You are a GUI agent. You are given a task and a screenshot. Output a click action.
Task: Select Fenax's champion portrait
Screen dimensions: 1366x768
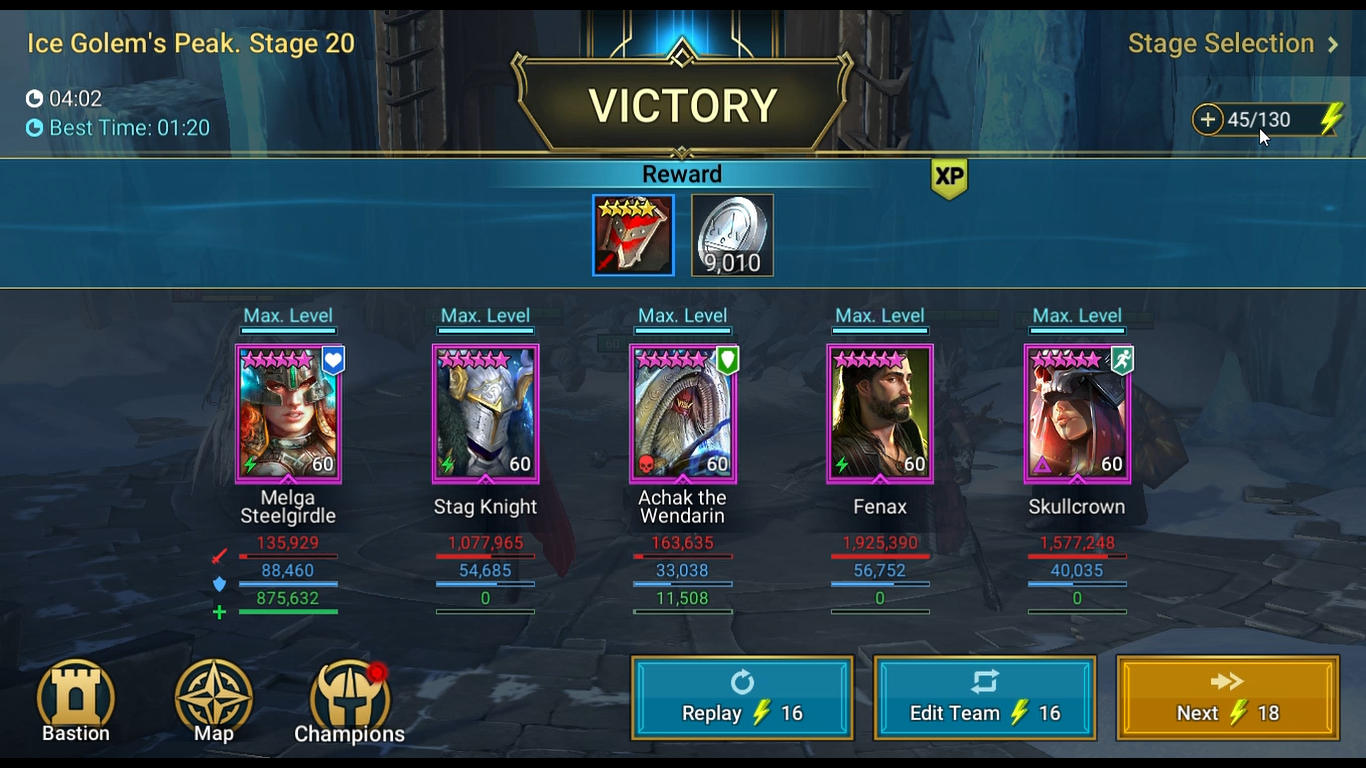tap(879, 413)
